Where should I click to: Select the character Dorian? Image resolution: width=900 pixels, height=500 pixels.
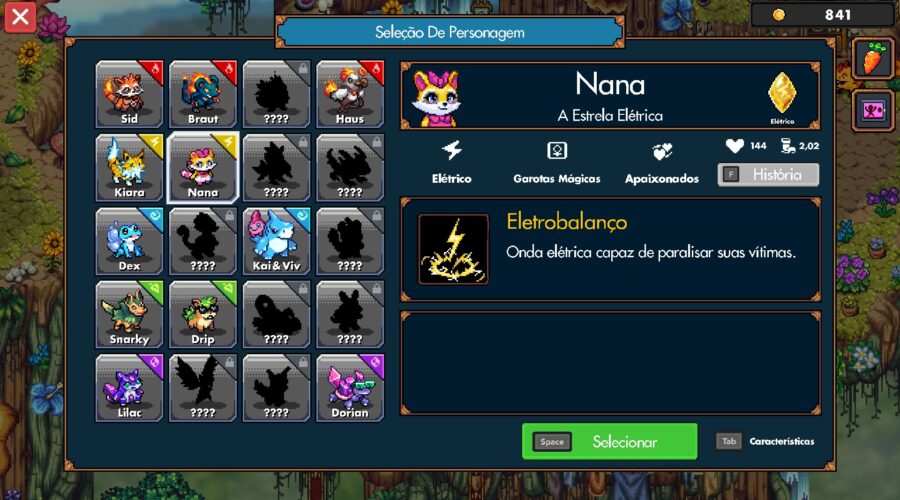350,388
